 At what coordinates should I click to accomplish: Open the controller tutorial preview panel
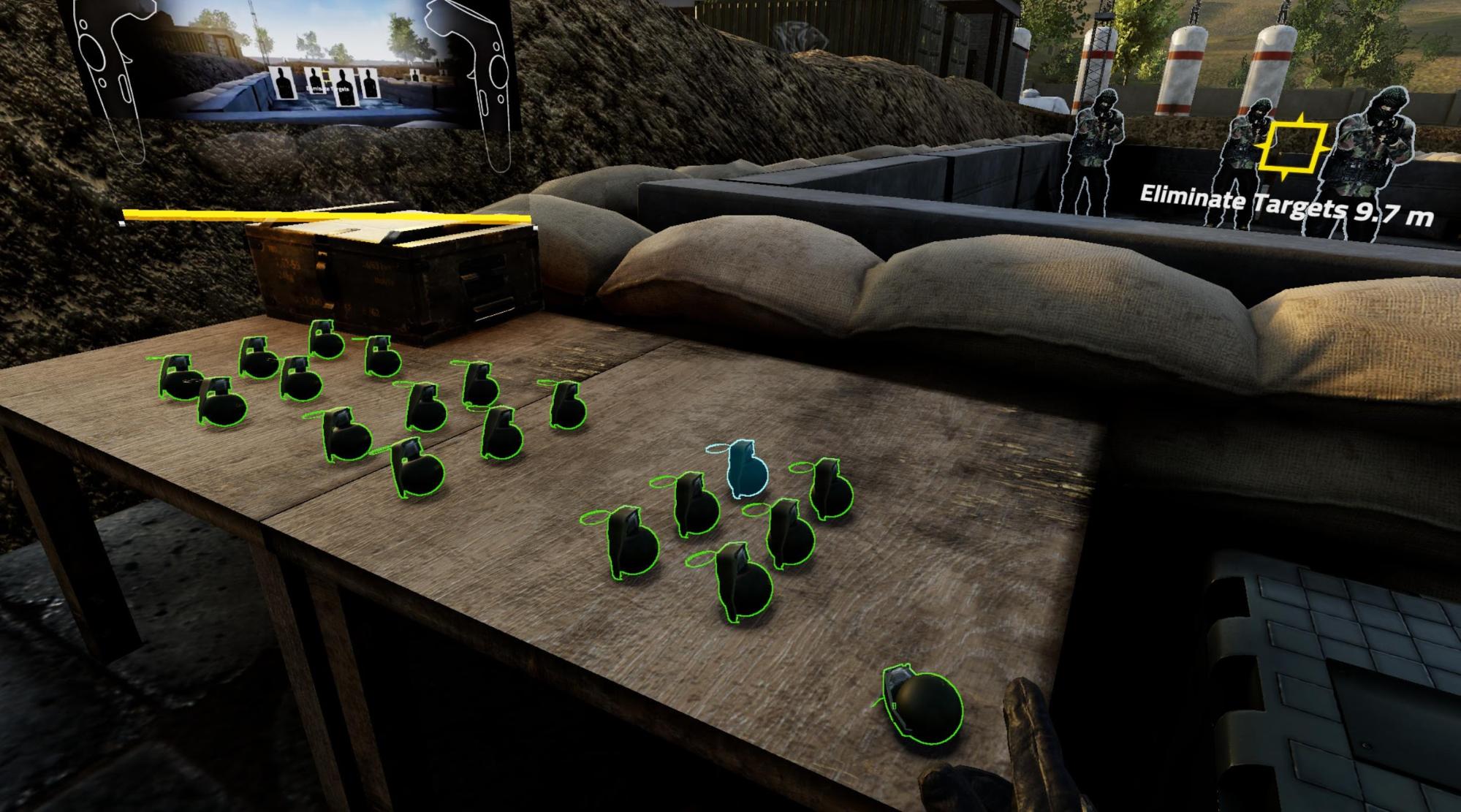click(300, 67)
